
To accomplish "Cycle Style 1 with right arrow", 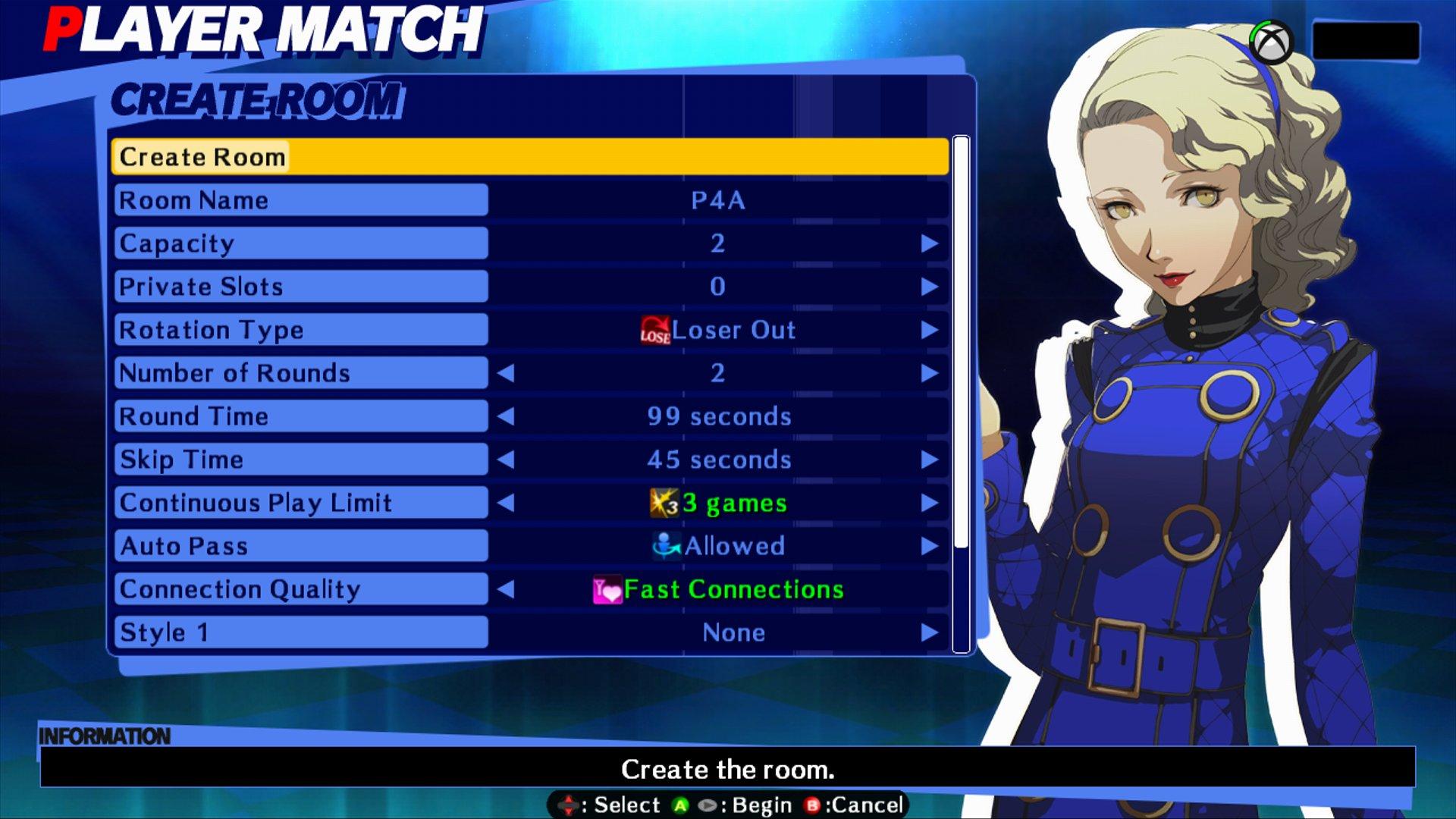I will pyautogui.click(x=929, y=632).
